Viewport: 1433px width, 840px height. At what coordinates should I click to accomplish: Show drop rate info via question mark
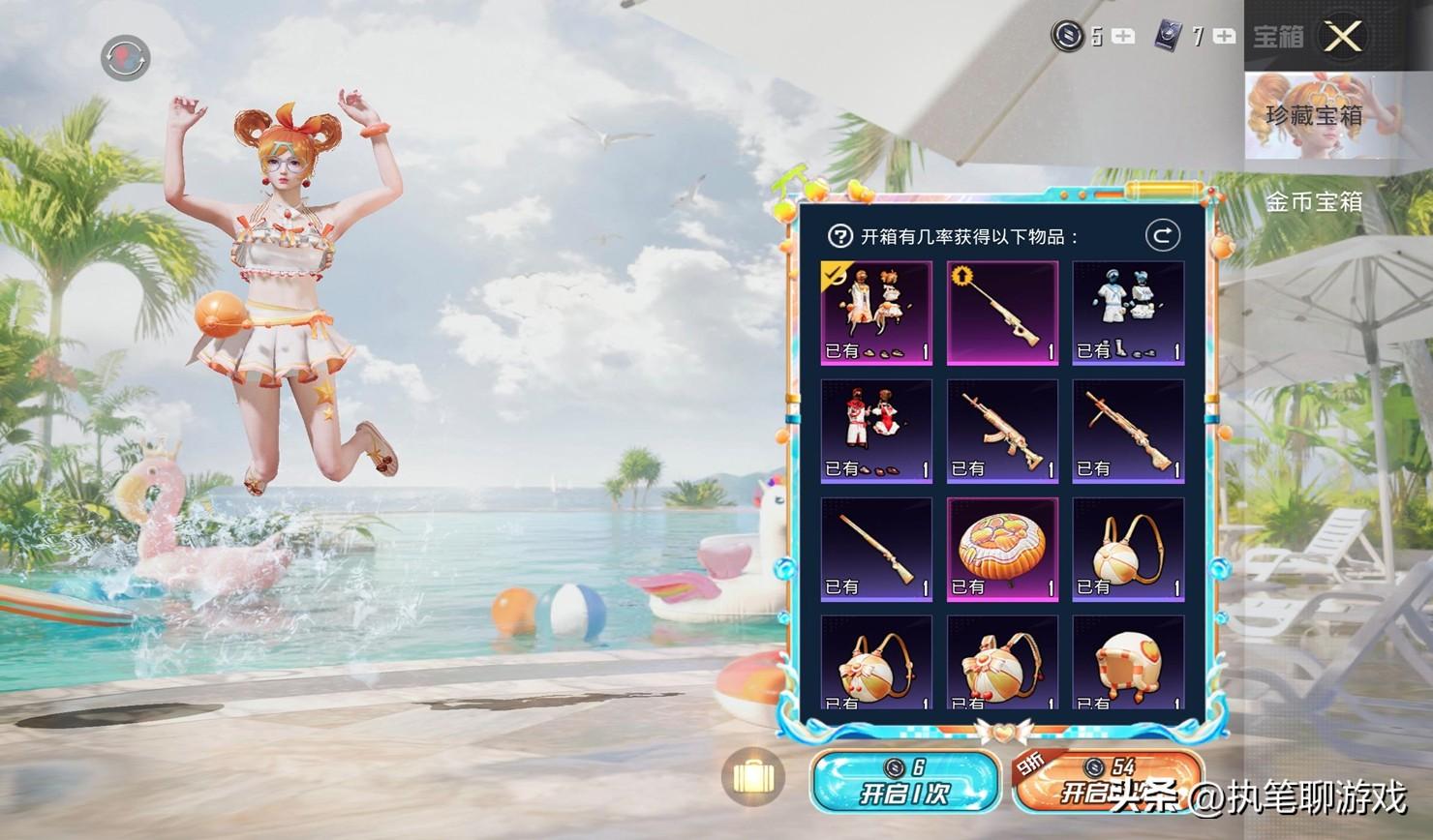839,236
